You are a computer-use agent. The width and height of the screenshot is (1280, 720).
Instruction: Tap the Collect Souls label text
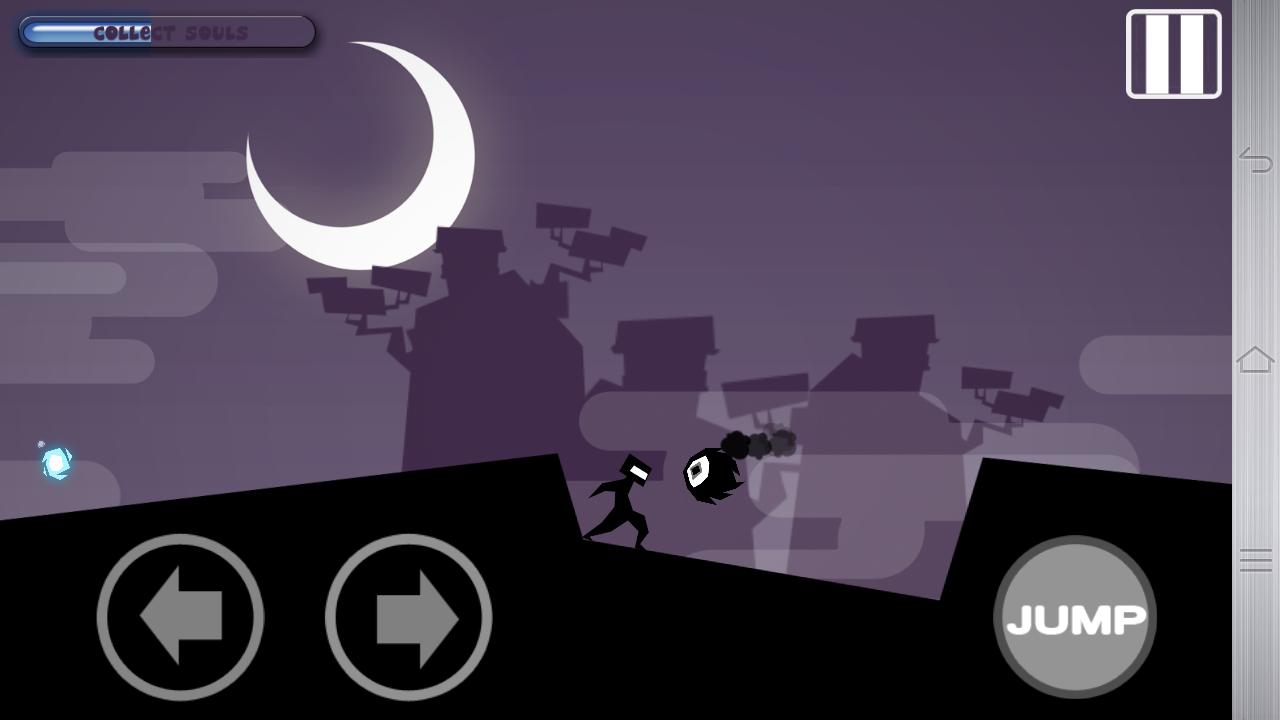pyautogui.click(x=170, y=31)
